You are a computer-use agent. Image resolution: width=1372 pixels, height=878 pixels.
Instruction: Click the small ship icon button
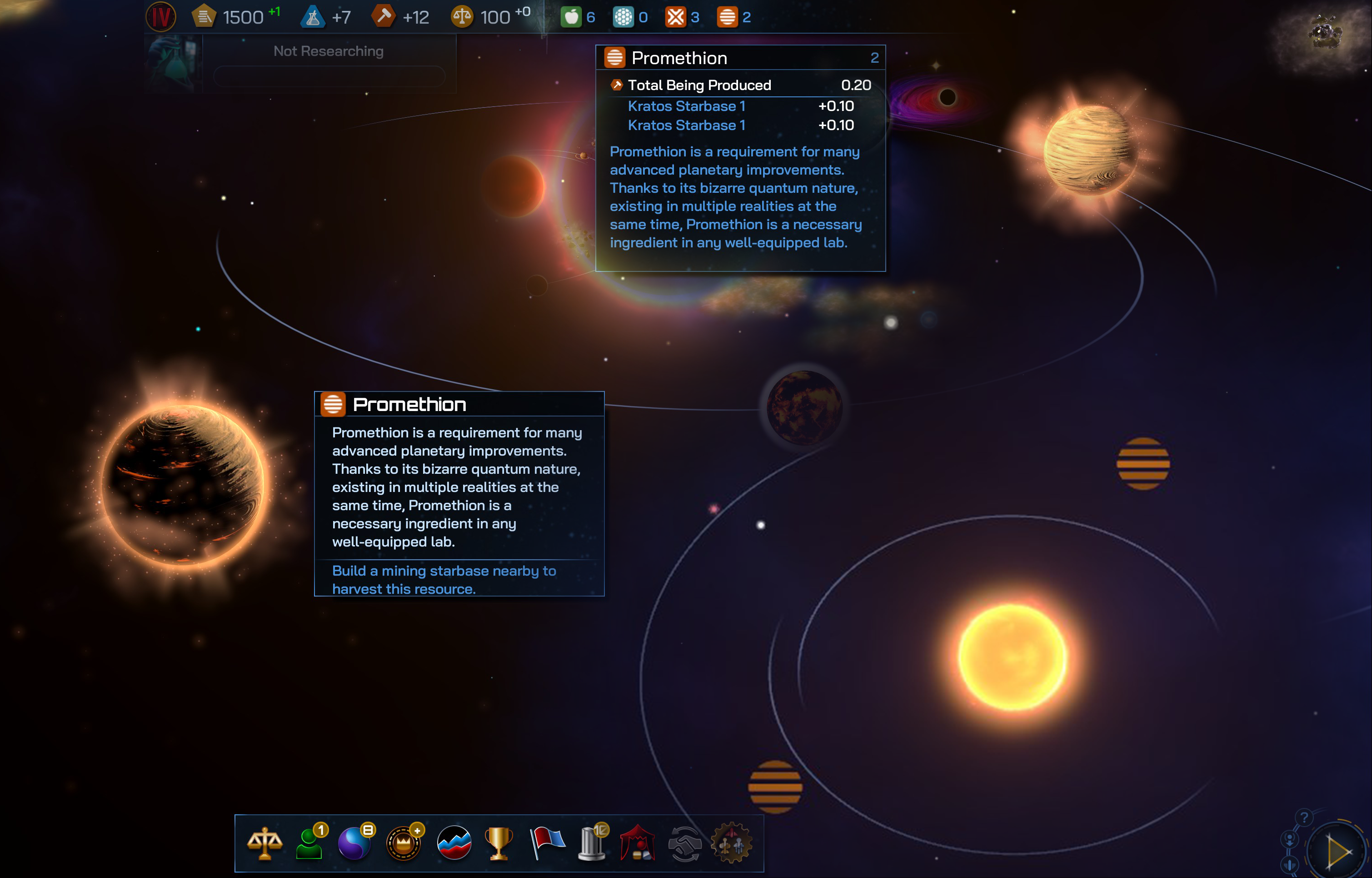pyautogui.click(x=1289, y=864)
